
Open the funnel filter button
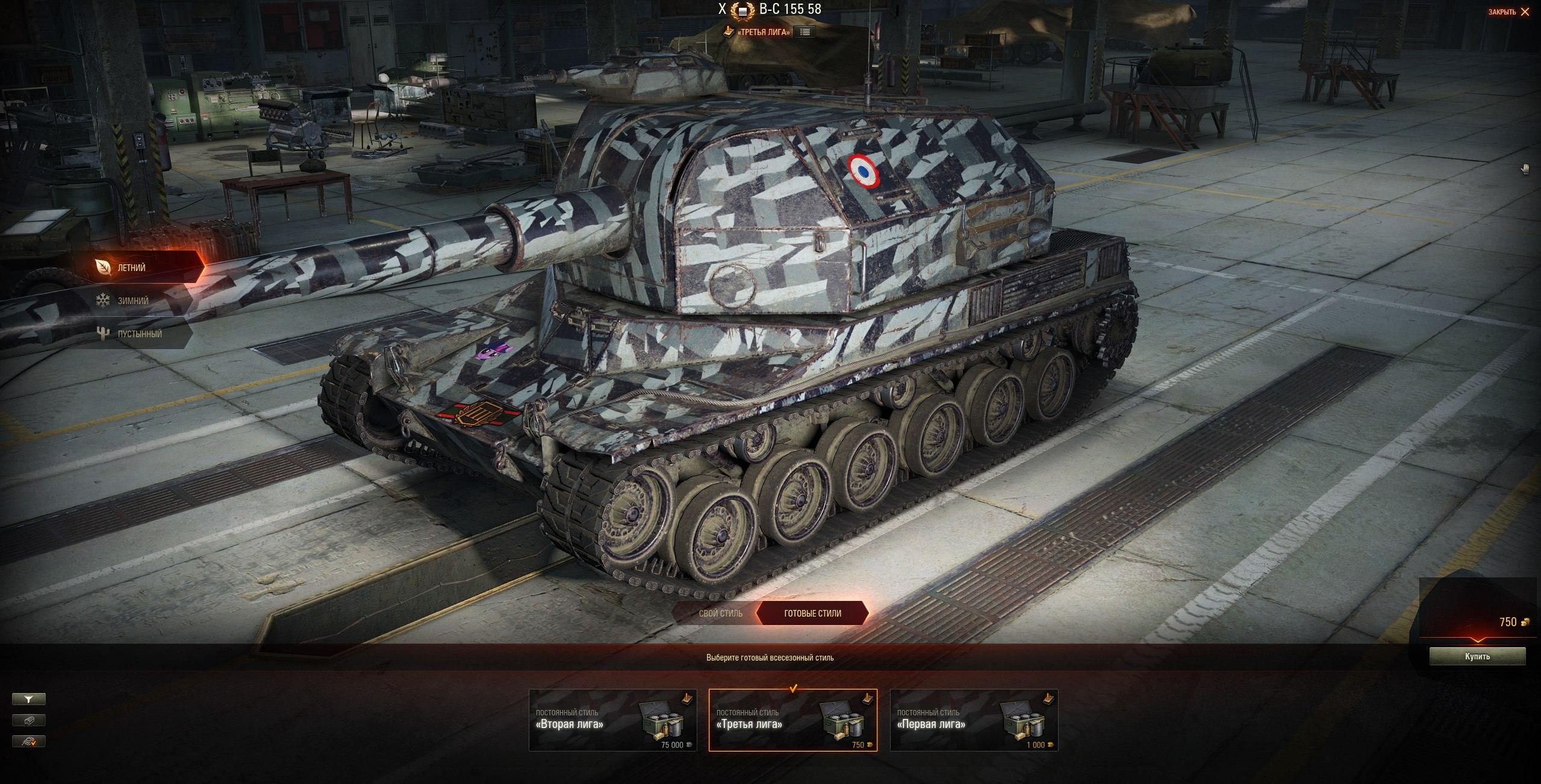pyautogui.click(x=28, y=699)
